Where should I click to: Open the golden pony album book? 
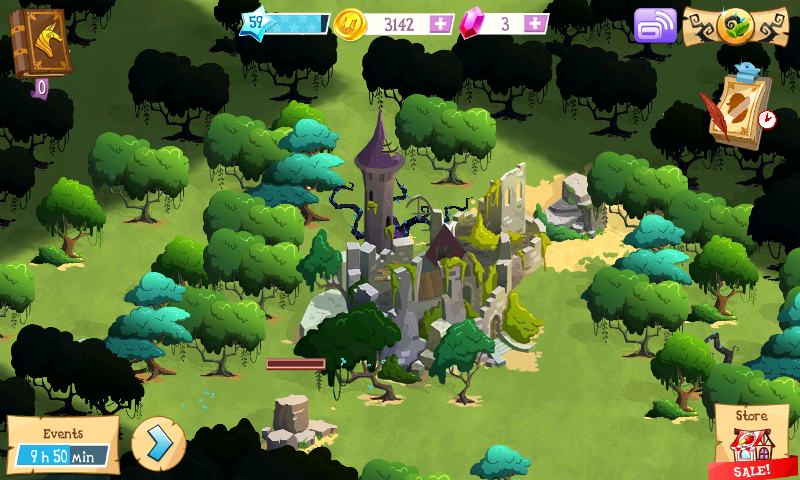38,44
